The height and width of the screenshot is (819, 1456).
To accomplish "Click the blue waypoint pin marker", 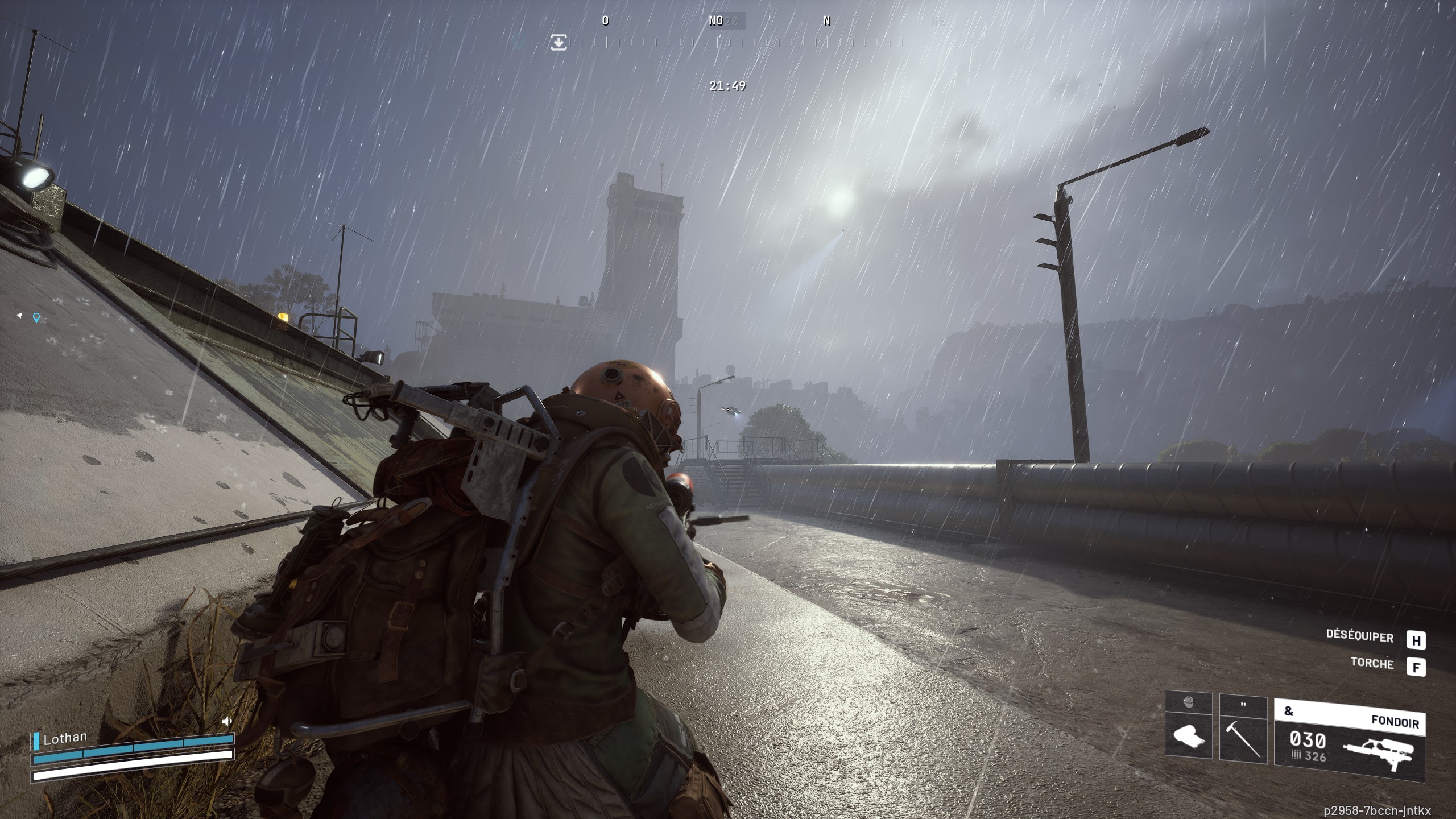I will point(36,318).
